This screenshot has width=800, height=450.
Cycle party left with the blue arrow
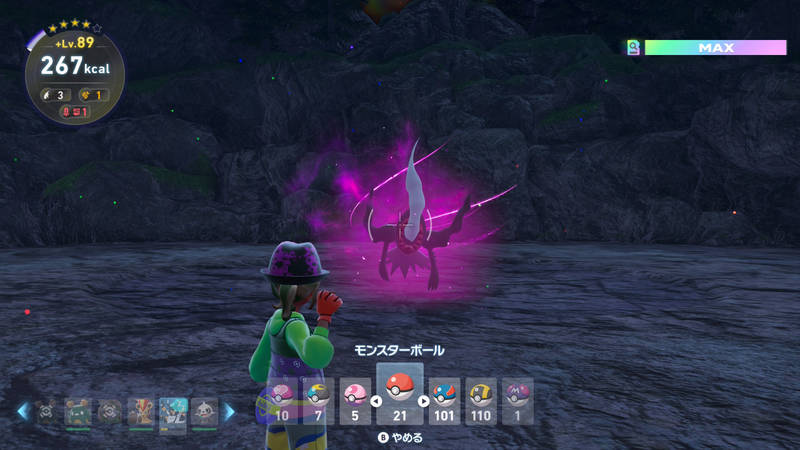coord(22,411)
